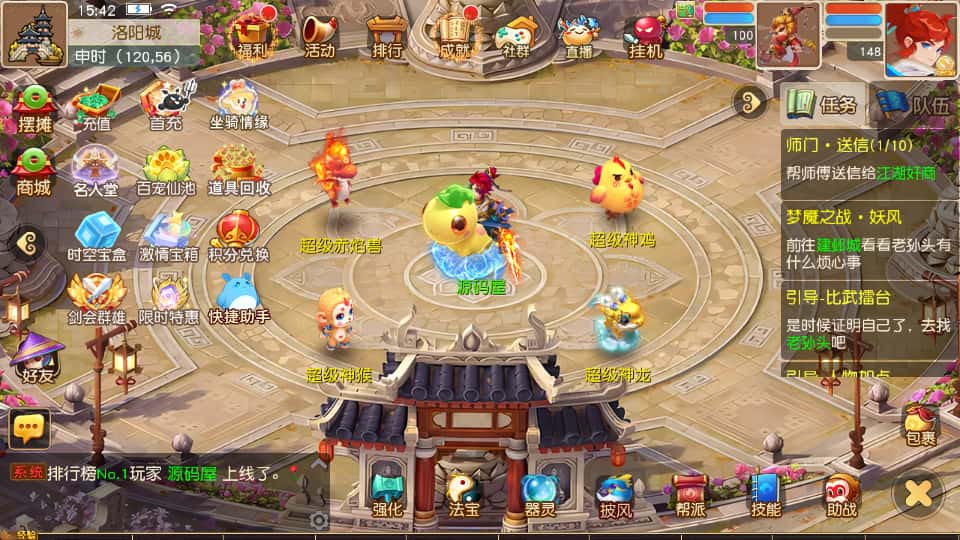
Task: Close the bottom menu with the X button
Action: pyautogui.click(x=918, y=492)
